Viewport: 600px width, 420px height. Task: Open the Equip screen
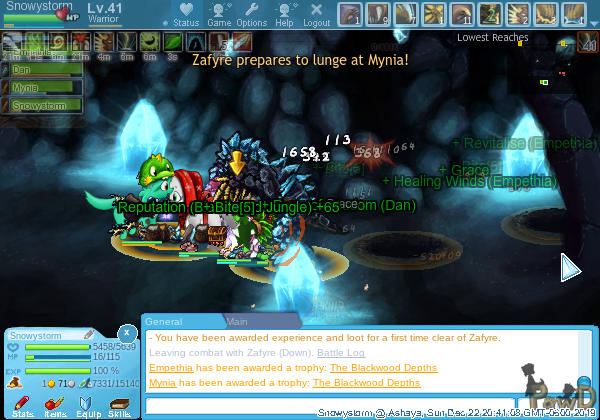[88, 404]
